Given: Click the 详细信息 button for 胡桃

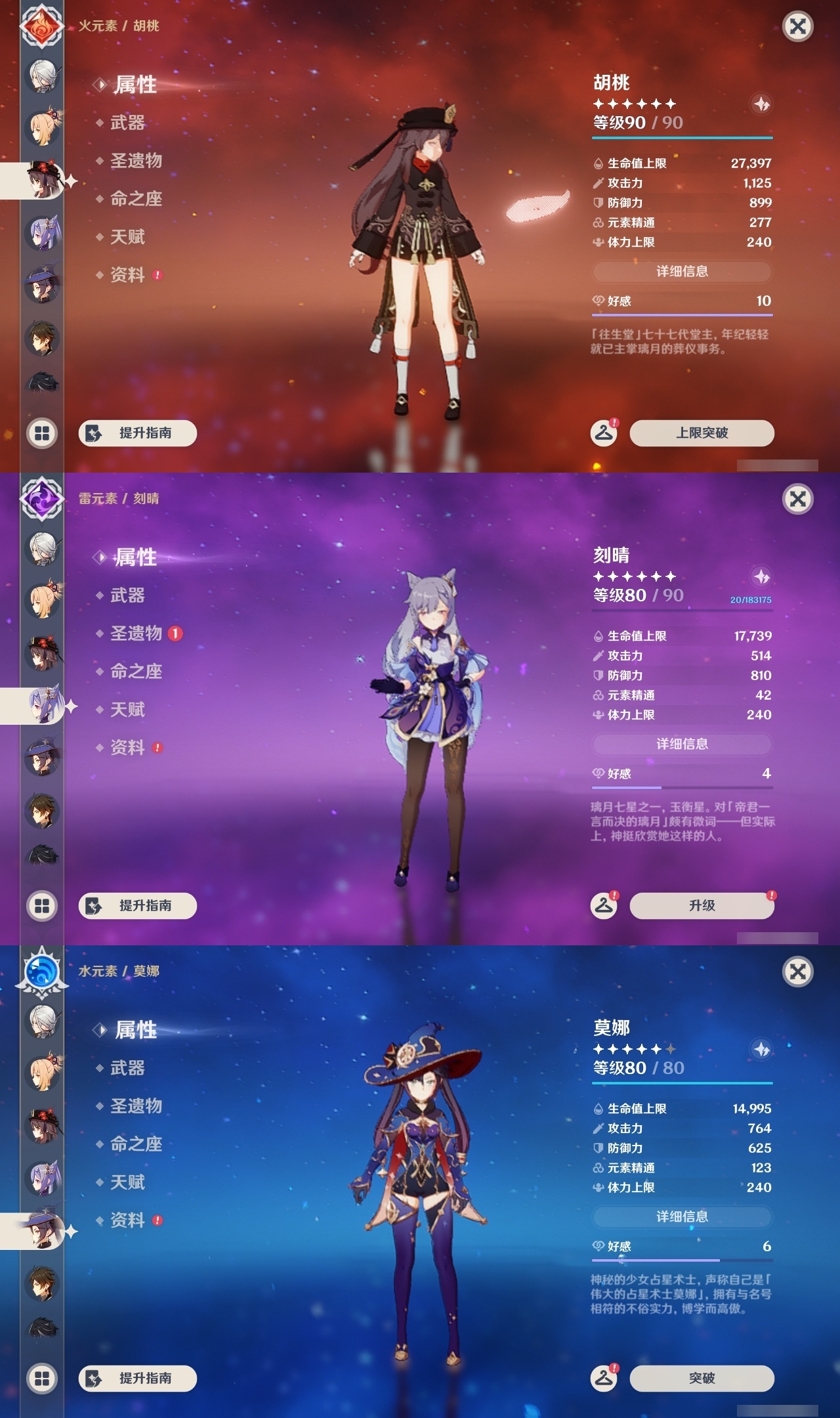Looking at the screenshot, I should click(682, 272).
